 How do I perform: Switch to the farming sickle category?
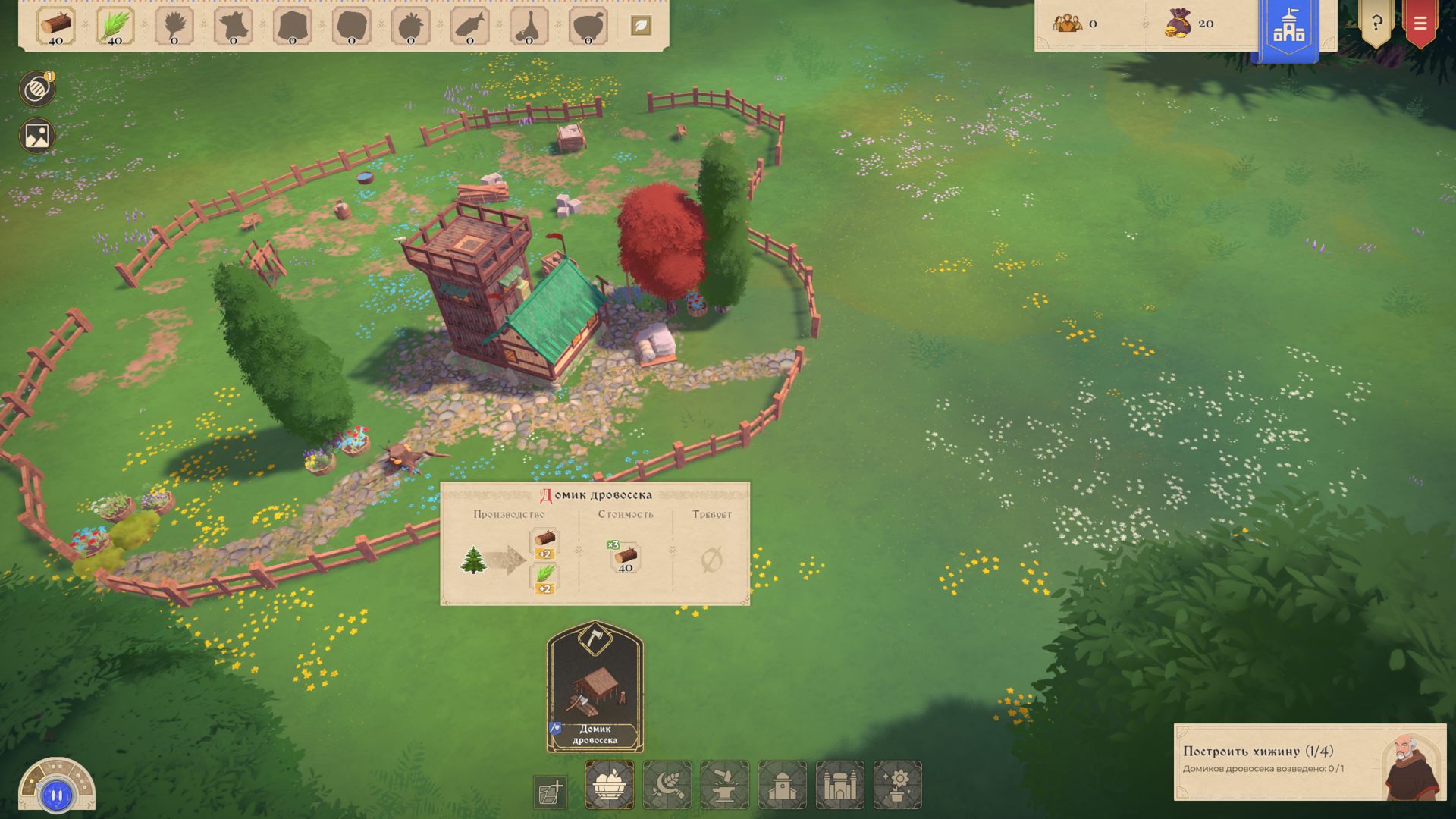click(667, 785)
